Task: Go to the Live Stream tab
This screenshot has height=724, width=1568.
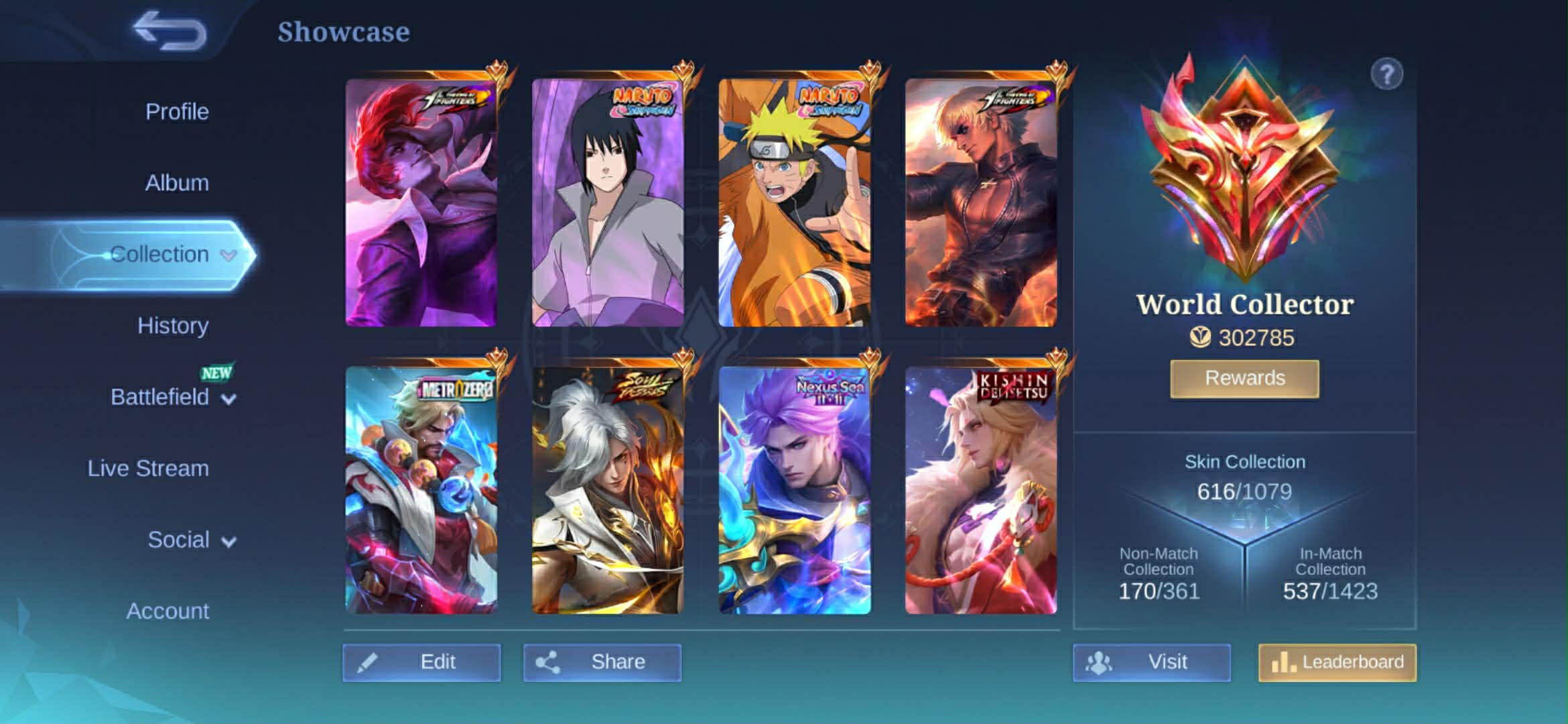Action: click(148, 468)
